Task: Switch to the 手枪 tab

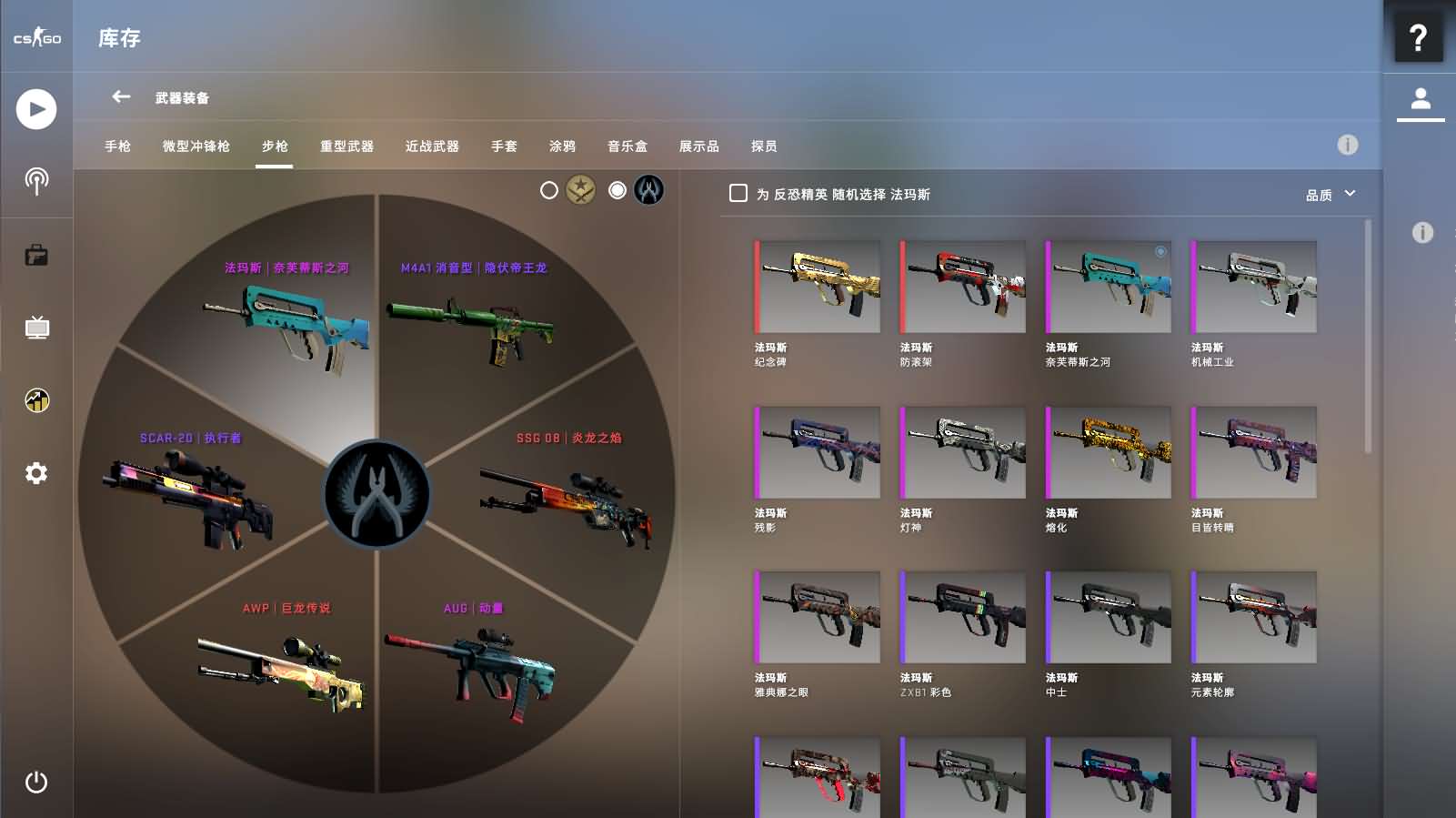Action: tap(117, 146)
